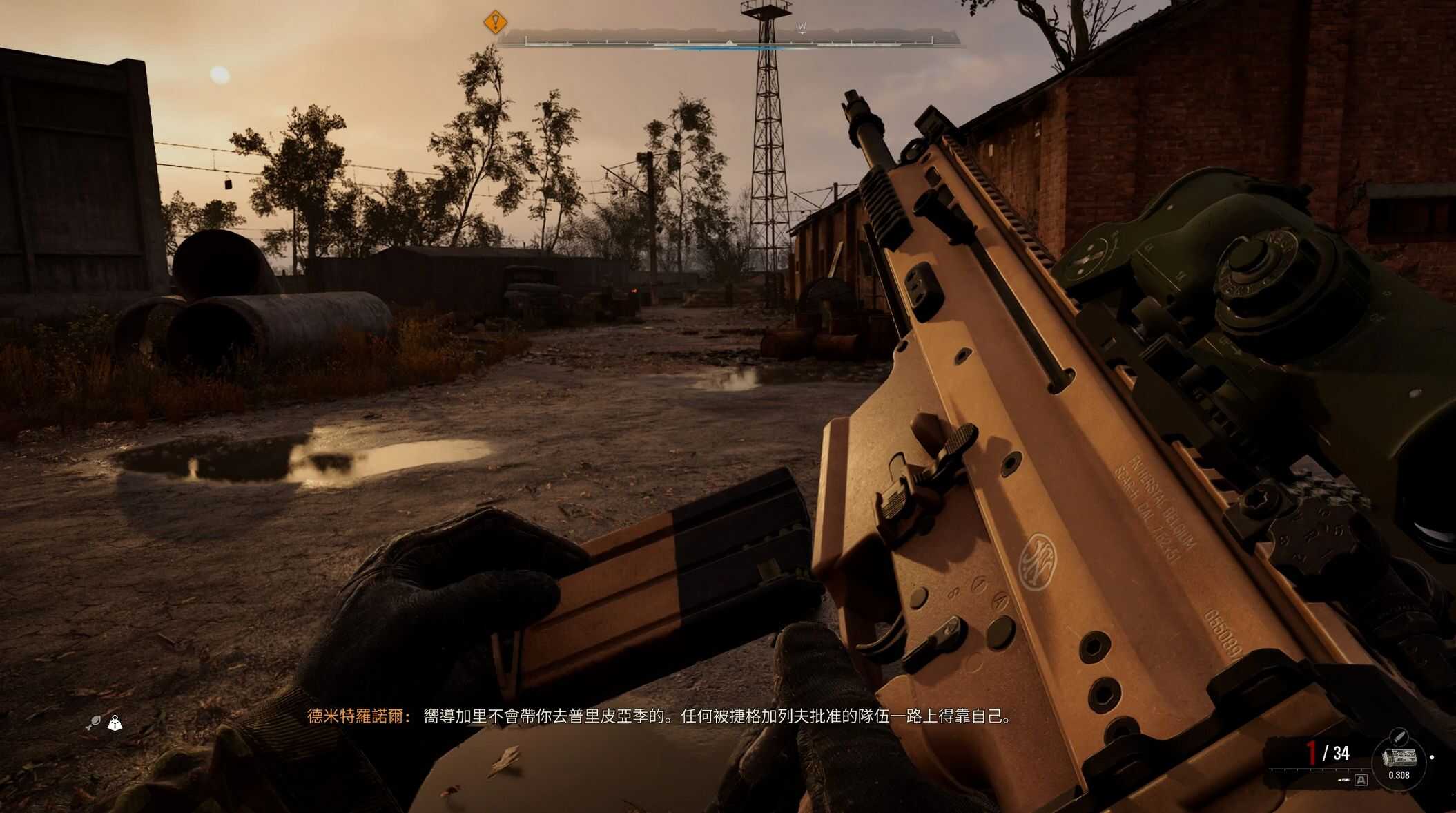Image resolution: width=1456 pixels, height=813 pixels.
Task: Click the carry weight status icon
Action: coord(115,723)
